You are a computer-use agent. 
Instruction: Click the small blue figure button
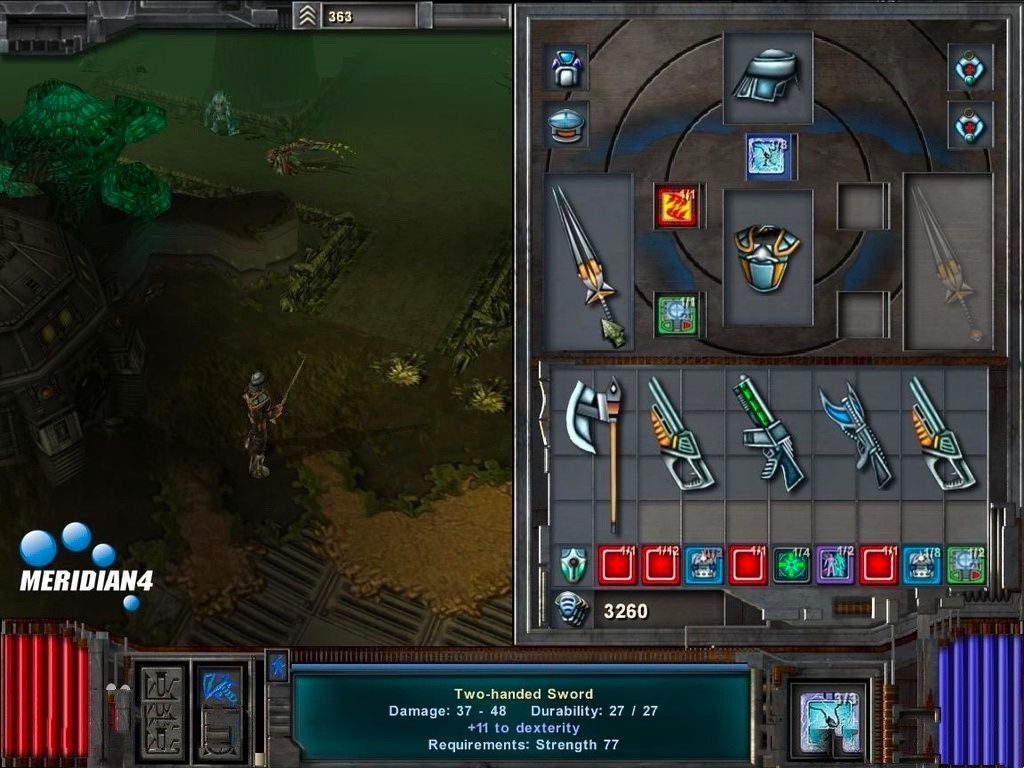[277, 665]
